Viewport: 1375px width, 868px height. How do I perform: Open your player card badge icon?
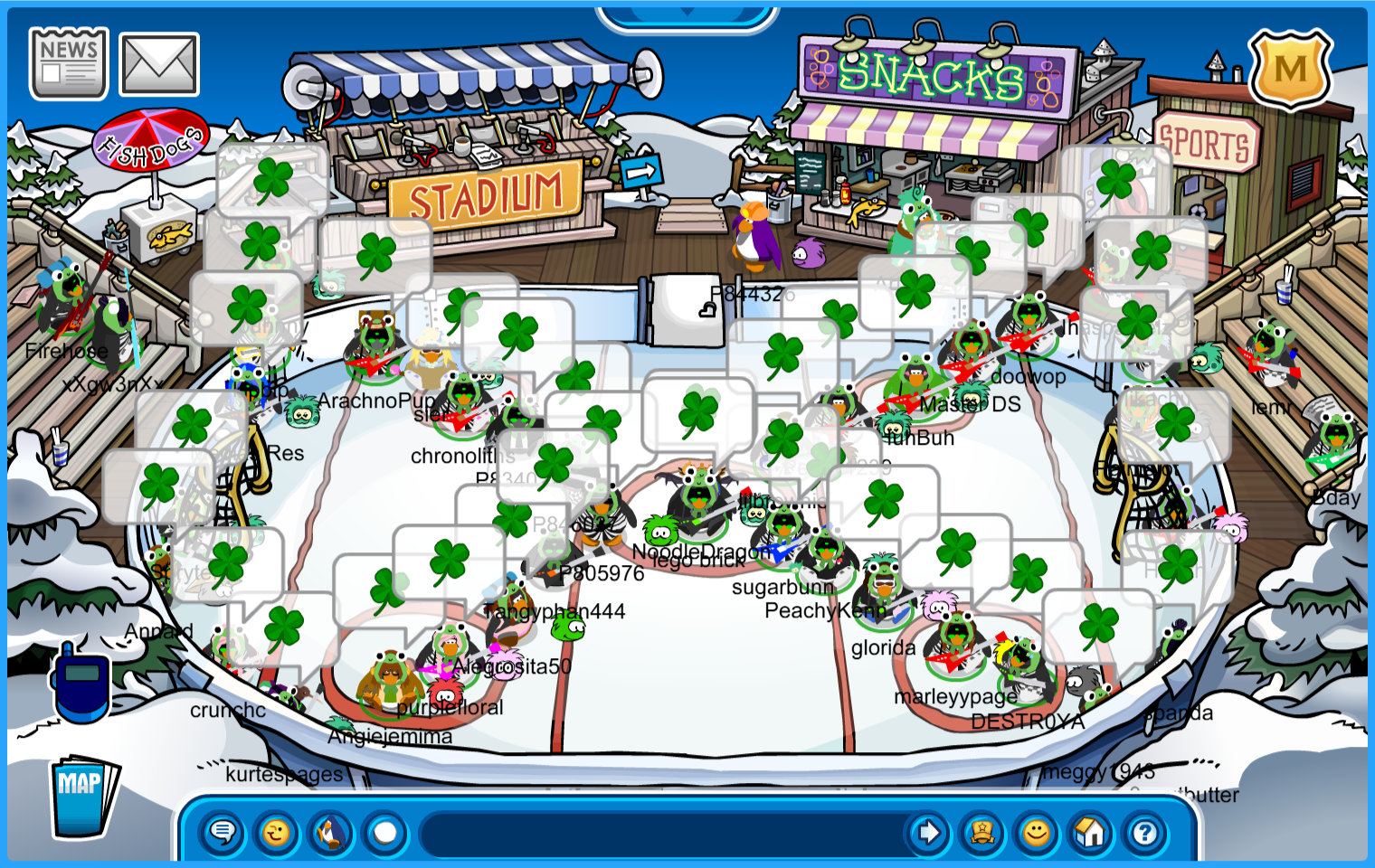pos(982,832)
